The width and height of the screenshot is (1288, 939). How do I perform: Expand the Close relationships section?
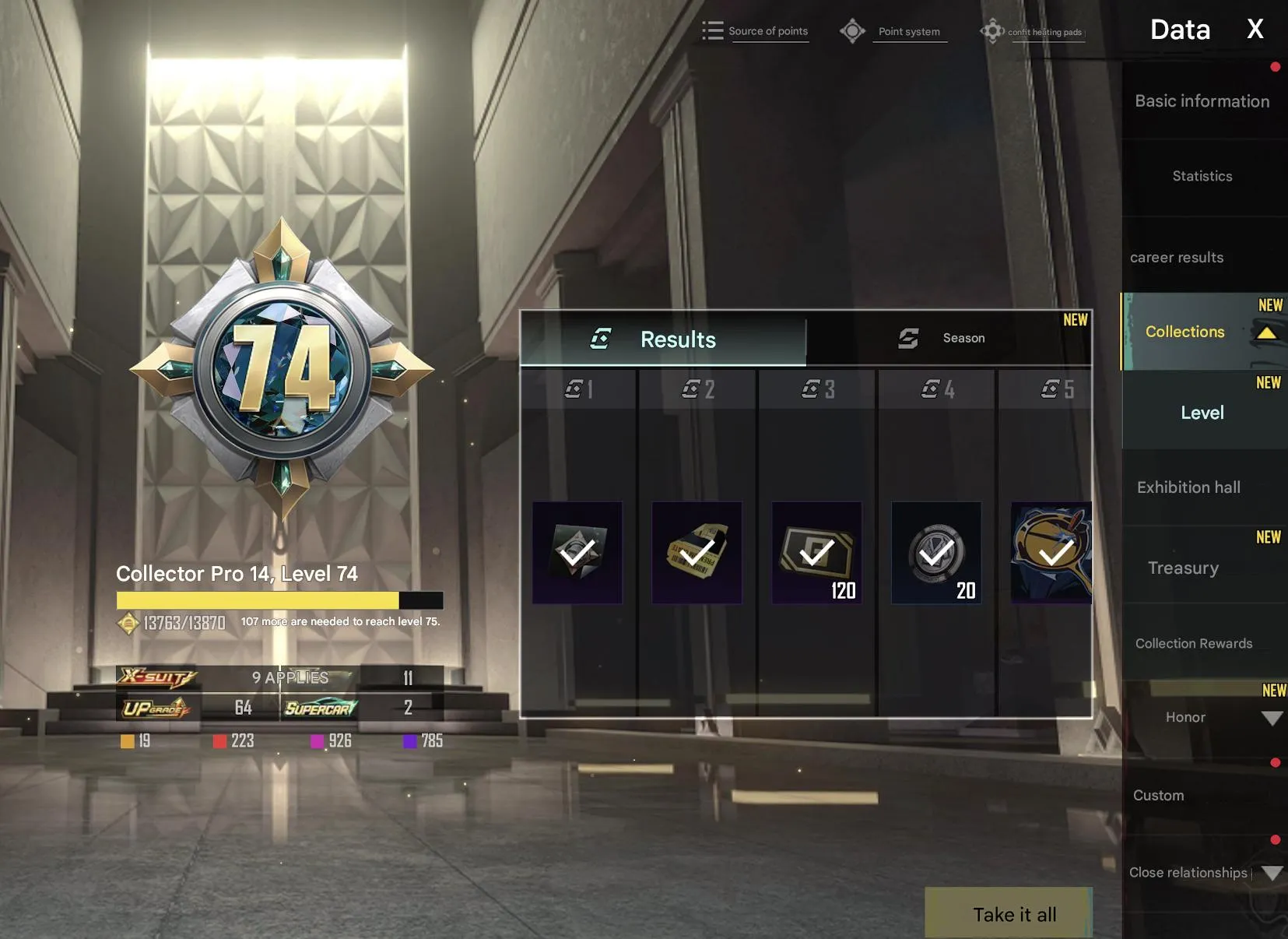pyautogui.click(x=1273, y=873)
